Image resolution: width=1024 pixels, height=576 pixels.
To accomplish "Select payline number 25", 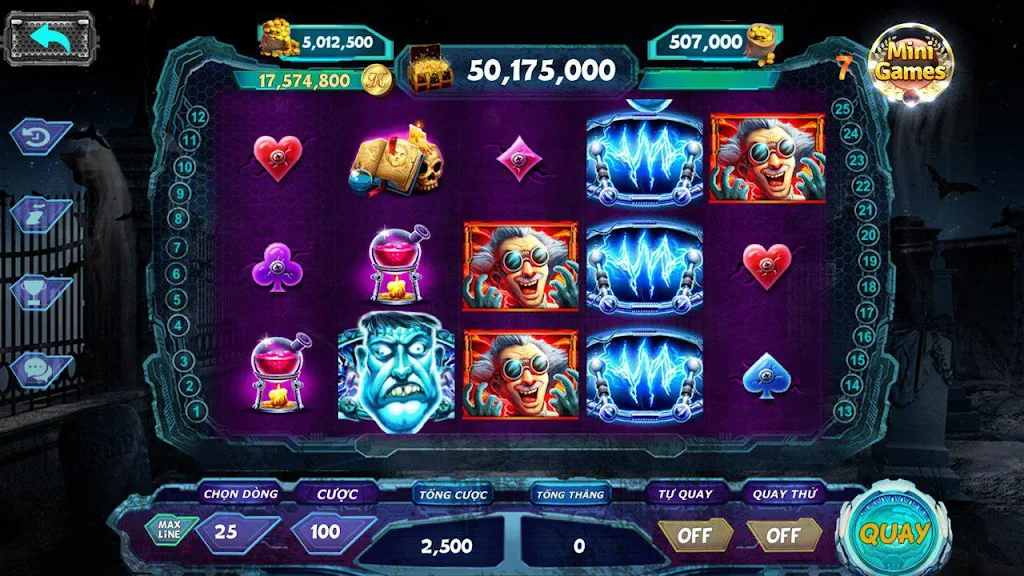I will 842,108.
